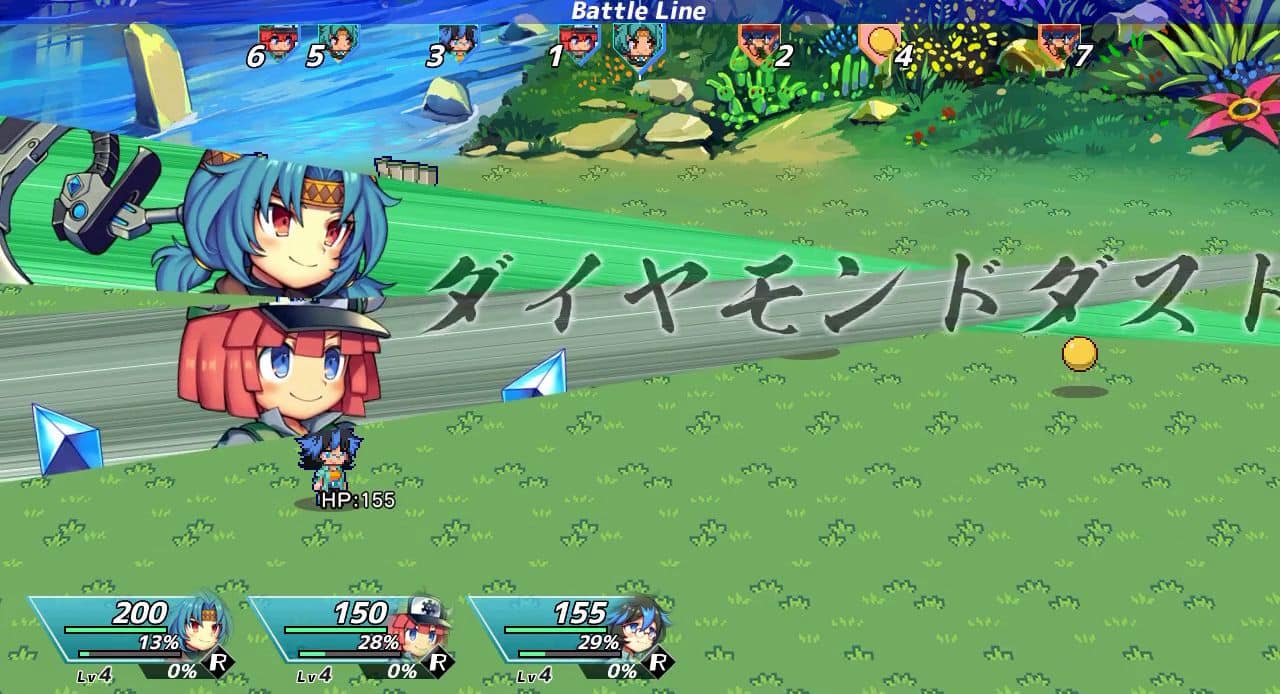Choose the glasses-wearing party member's portrait
This screenshot has height=694, width=1280.
645,624
